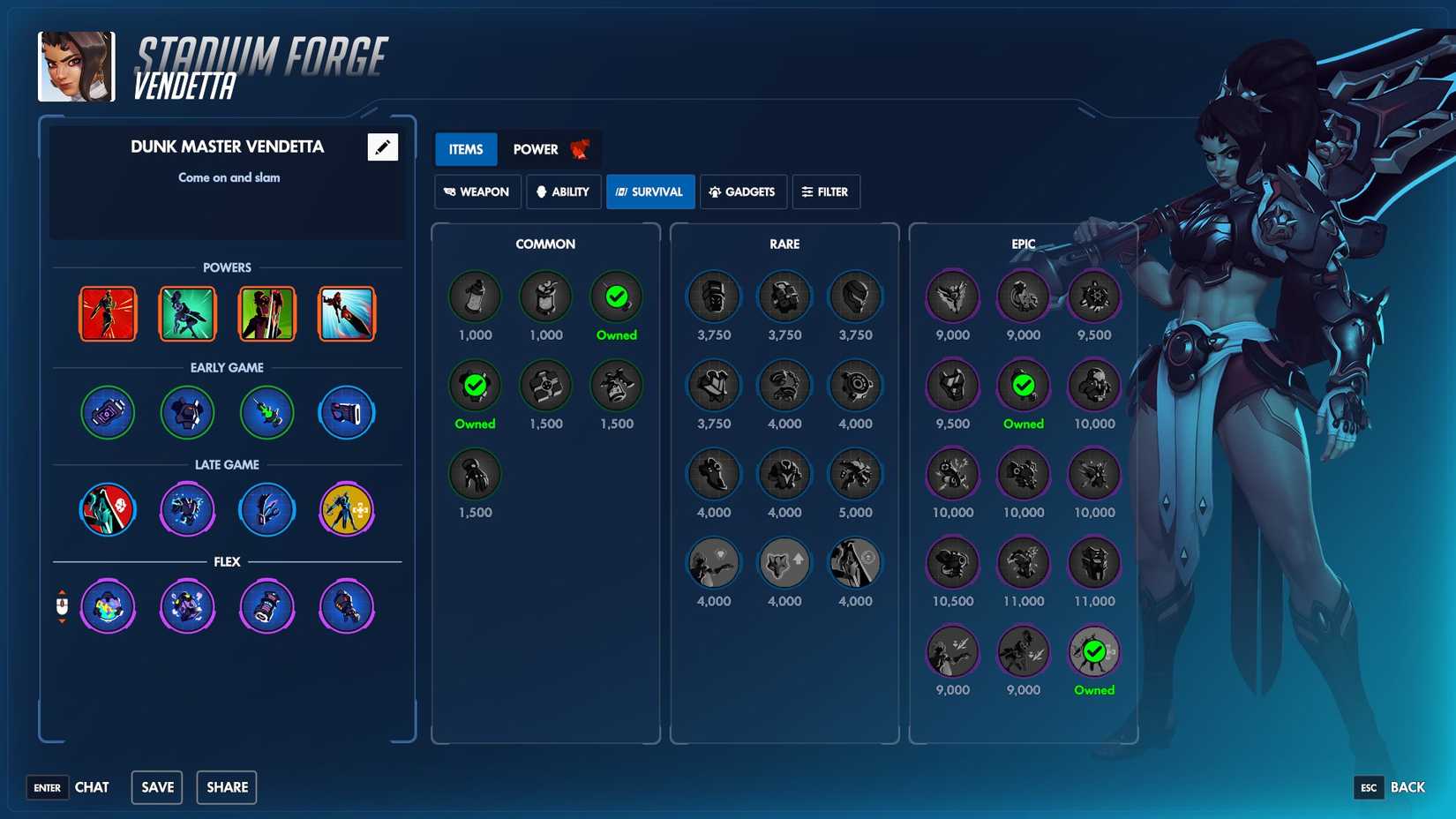Select the first red Power icon

click(107, 313)
